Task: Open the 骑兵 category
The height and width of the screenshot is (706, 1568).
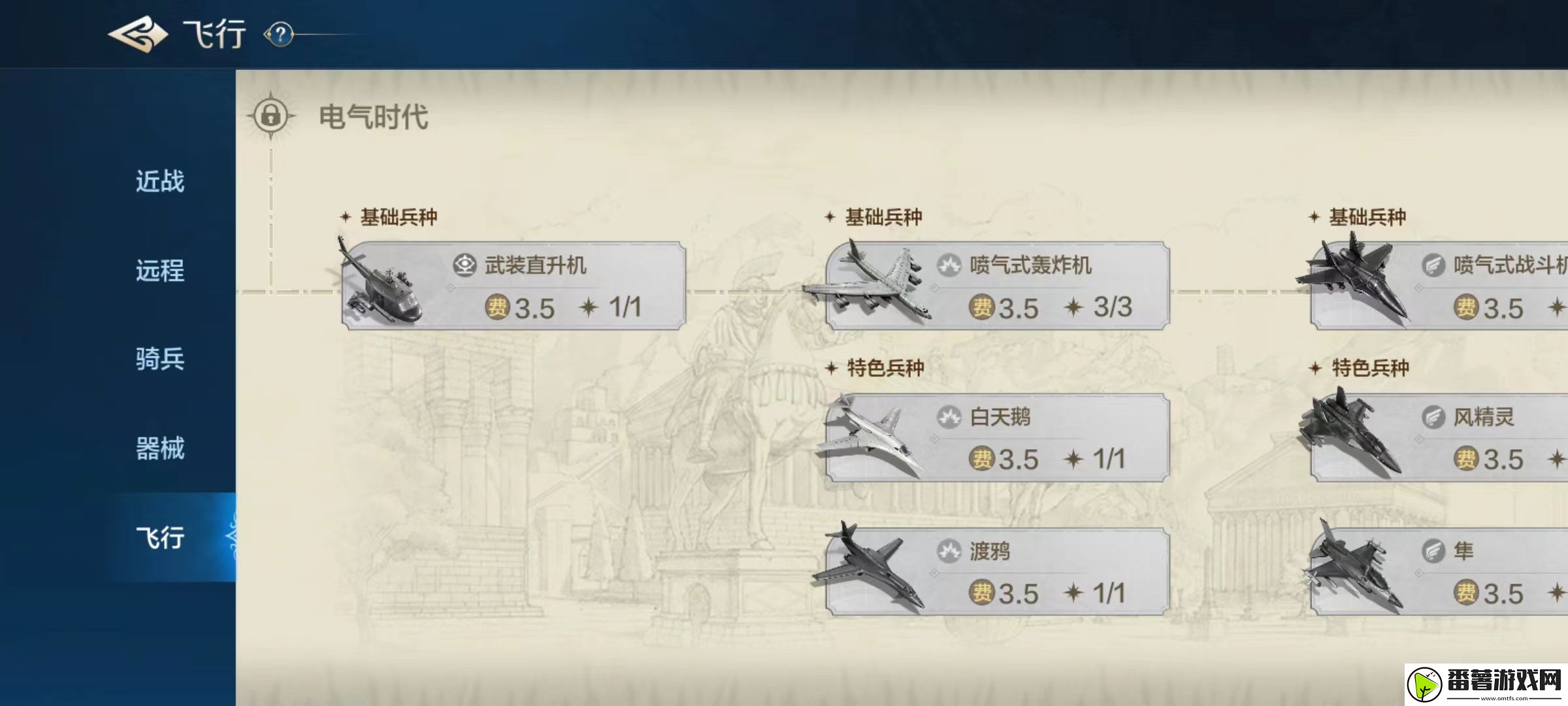Action: coord(159,360)
